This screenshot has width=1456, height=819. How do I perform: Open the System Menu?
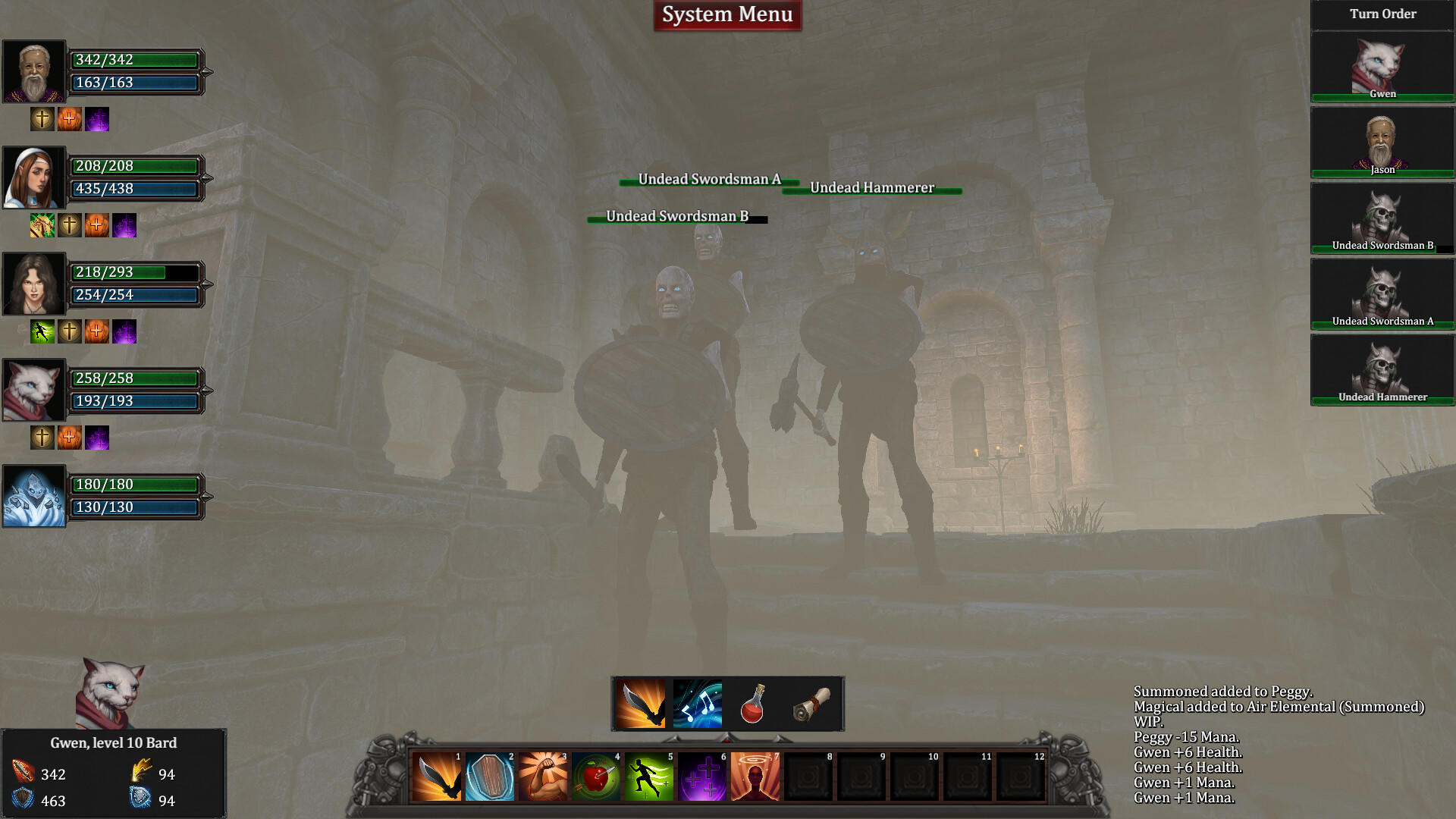coord(726,14)
